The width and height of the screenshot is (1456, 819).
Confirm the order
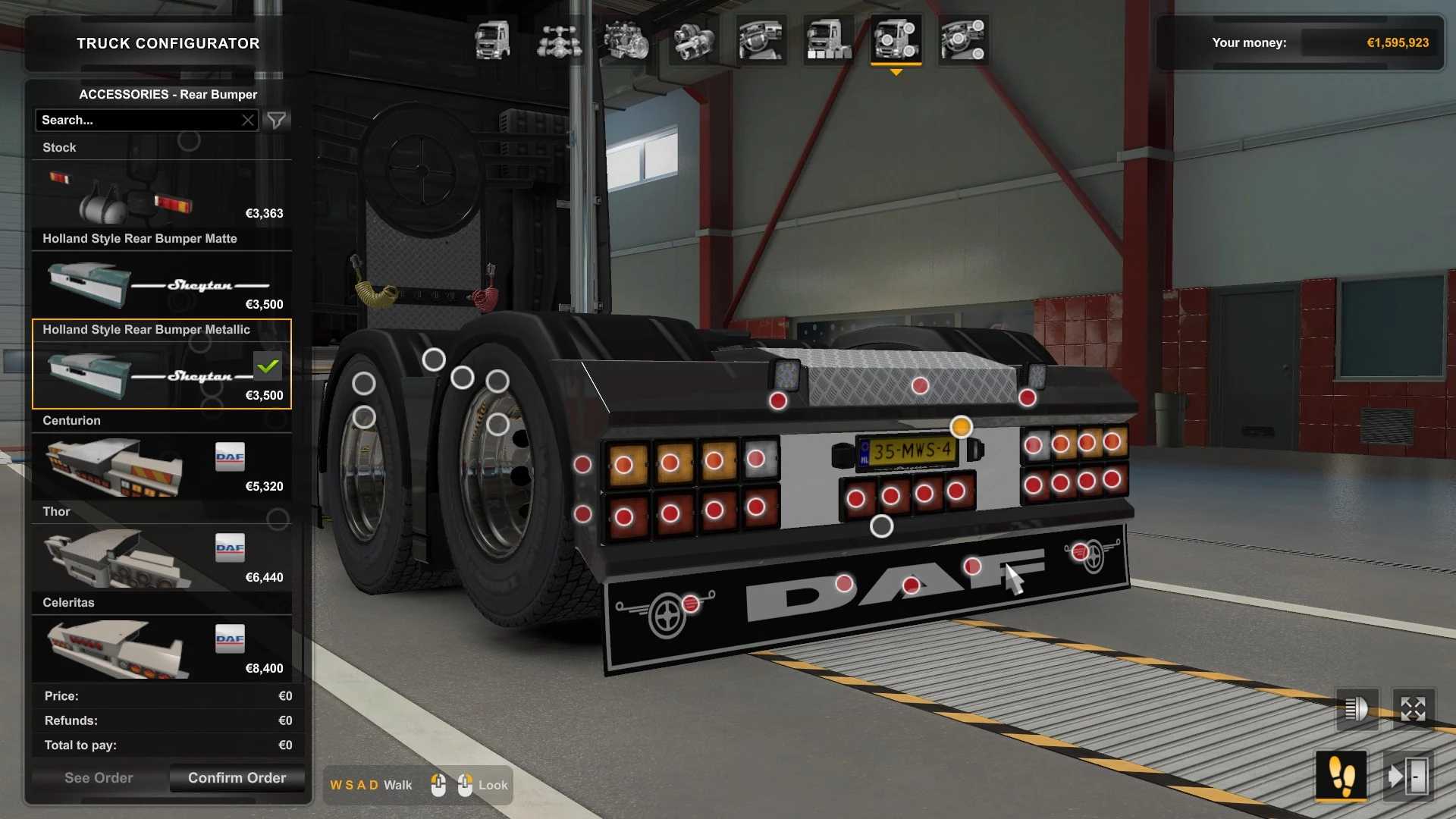point(237,778)
